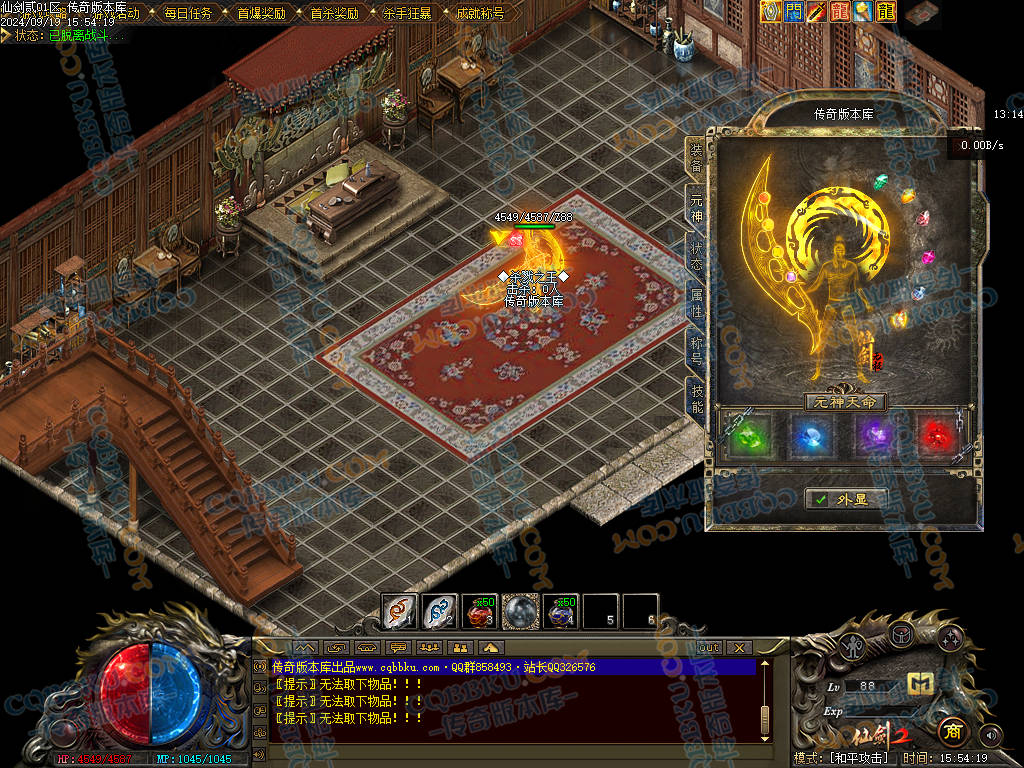Toggle the sound speaker icon
This screenshot has width=1024, height=768.
(x=990, y=735)
